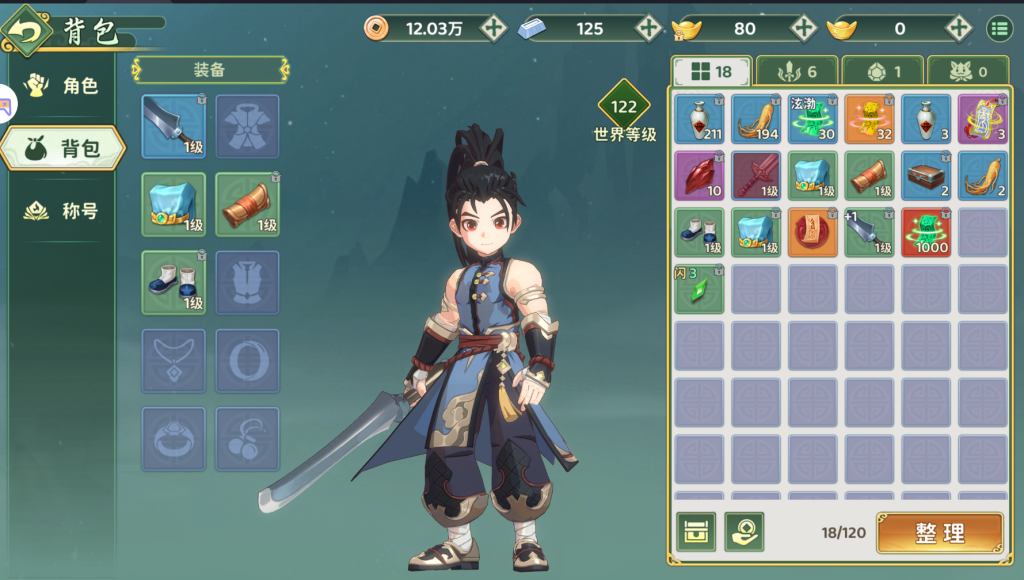This screenshot has width=1024, height=580.
Task: Open the 称号 titles menu
Action: pyautogui.click(x=64, y=211)
